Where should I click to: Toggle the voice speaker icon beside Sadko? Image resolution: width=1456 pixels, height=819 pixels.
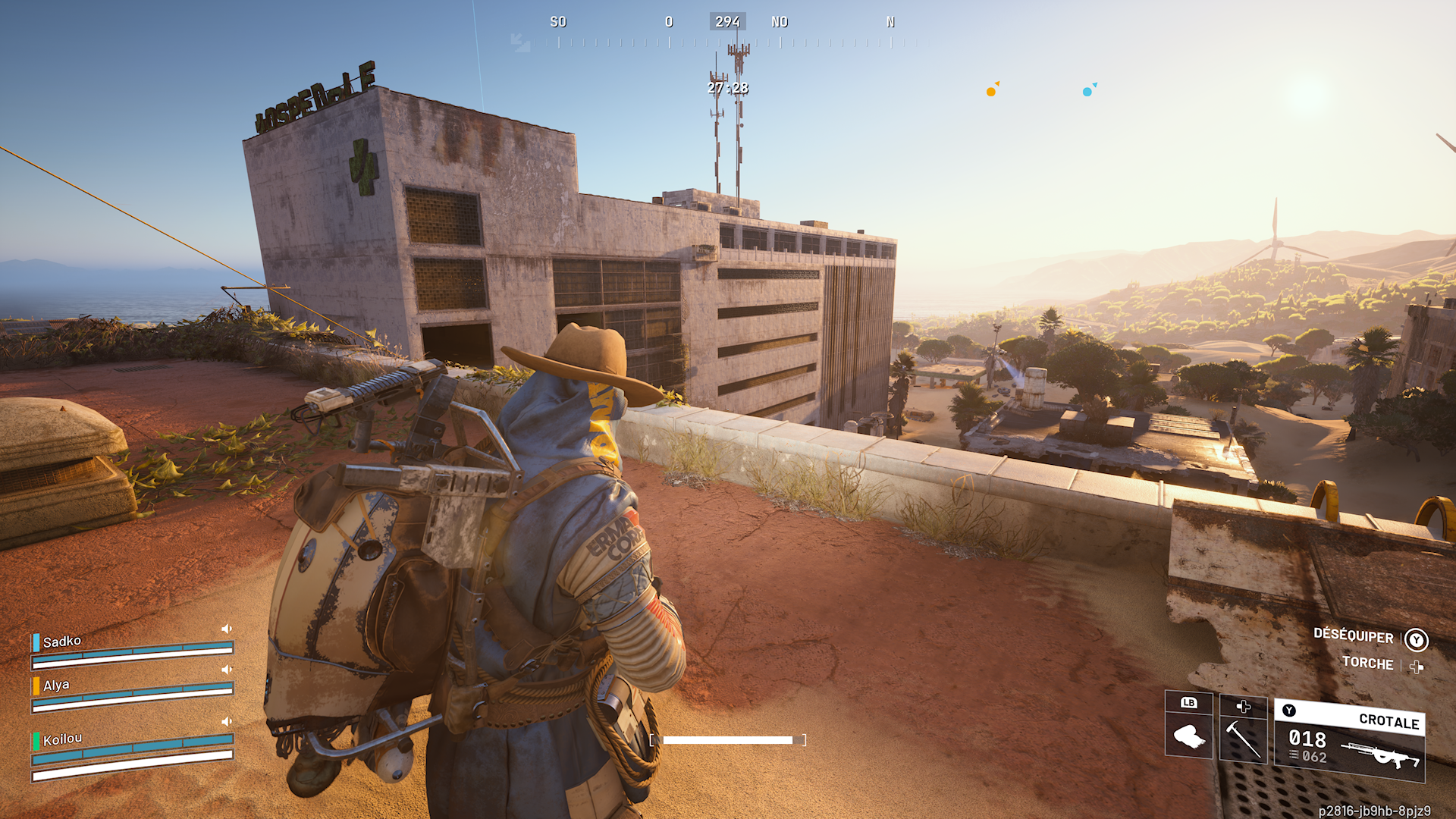click(x=227, y=629)
